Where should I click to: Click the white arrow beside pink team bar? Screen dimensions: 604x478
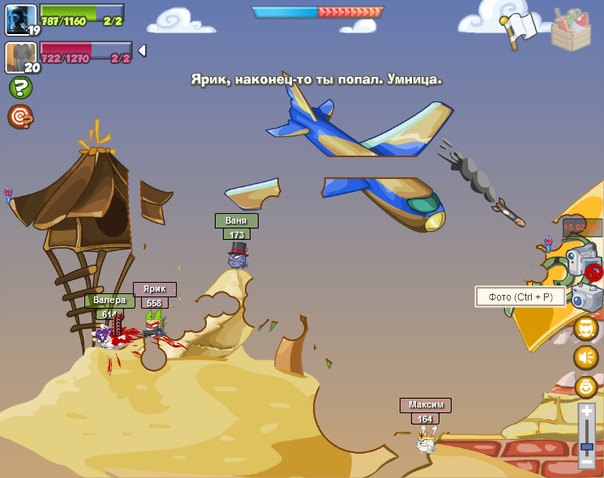click(x=142, y=50)
